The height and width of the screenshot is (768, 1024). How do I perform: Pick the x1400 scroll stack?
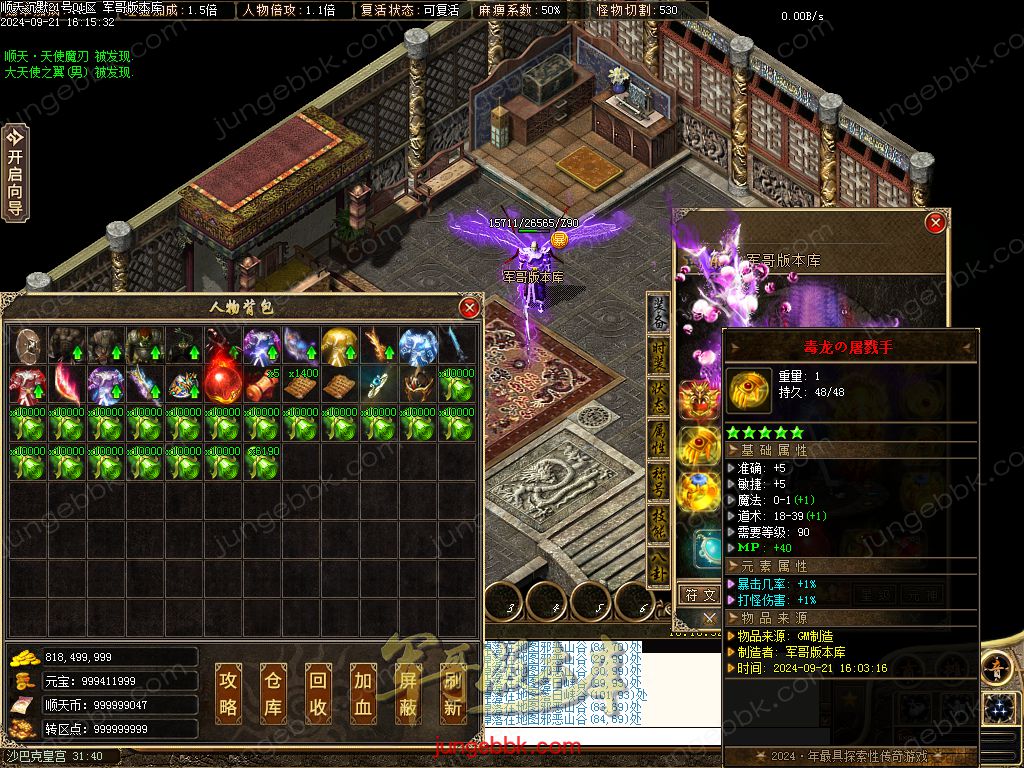coord(301,384)
